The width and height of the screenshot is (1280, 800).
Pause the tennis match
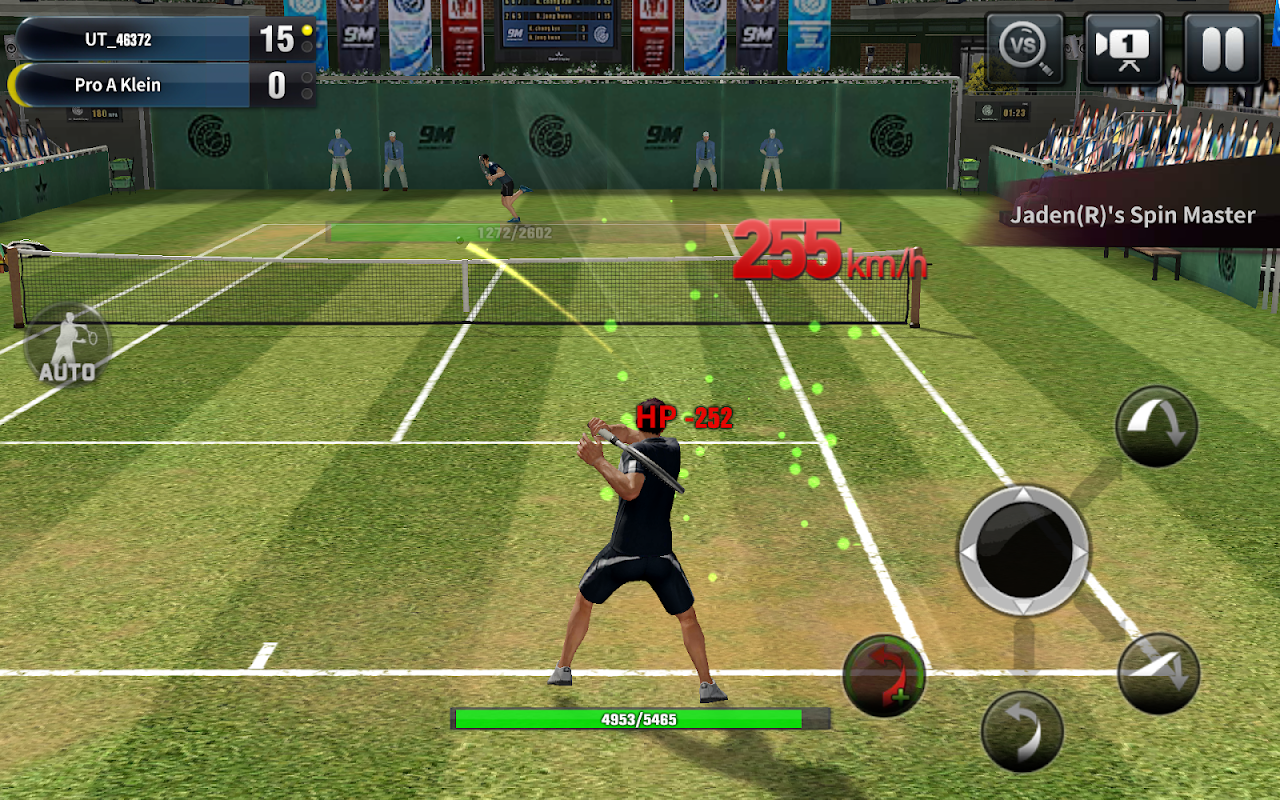point(1225,47)
